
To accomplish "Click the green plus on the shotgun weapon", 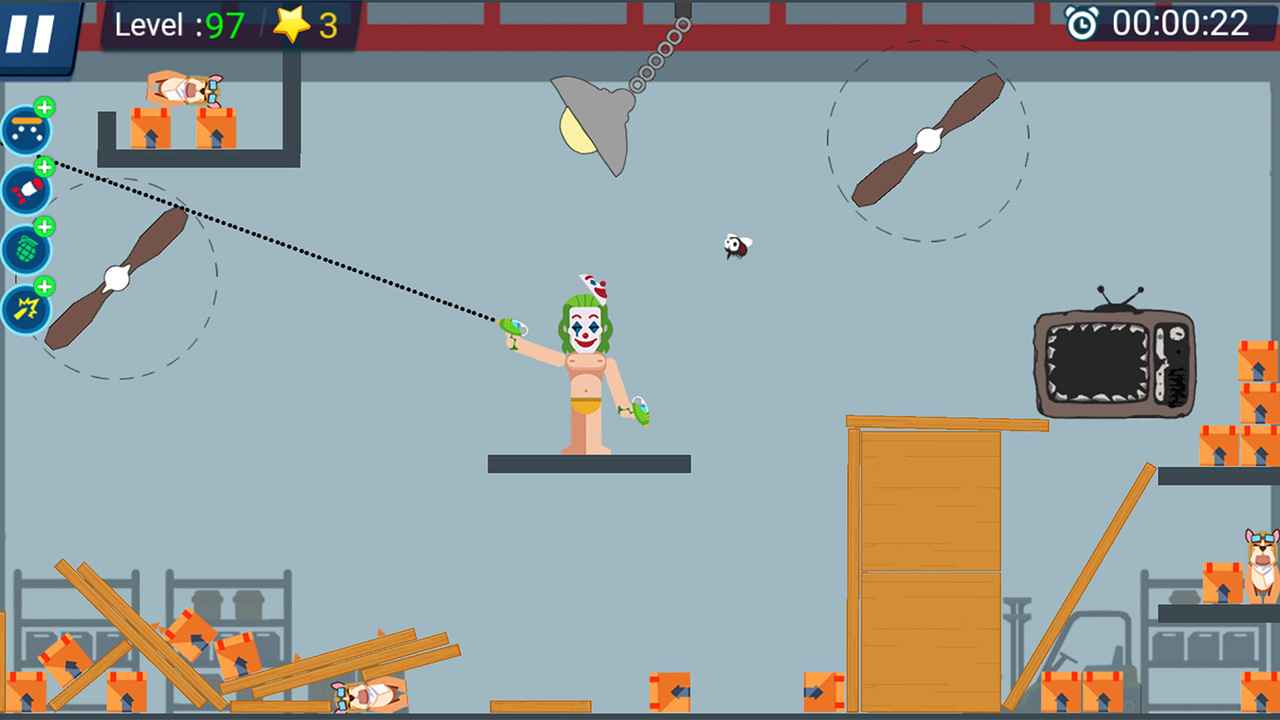I will [x=44, y=107].
